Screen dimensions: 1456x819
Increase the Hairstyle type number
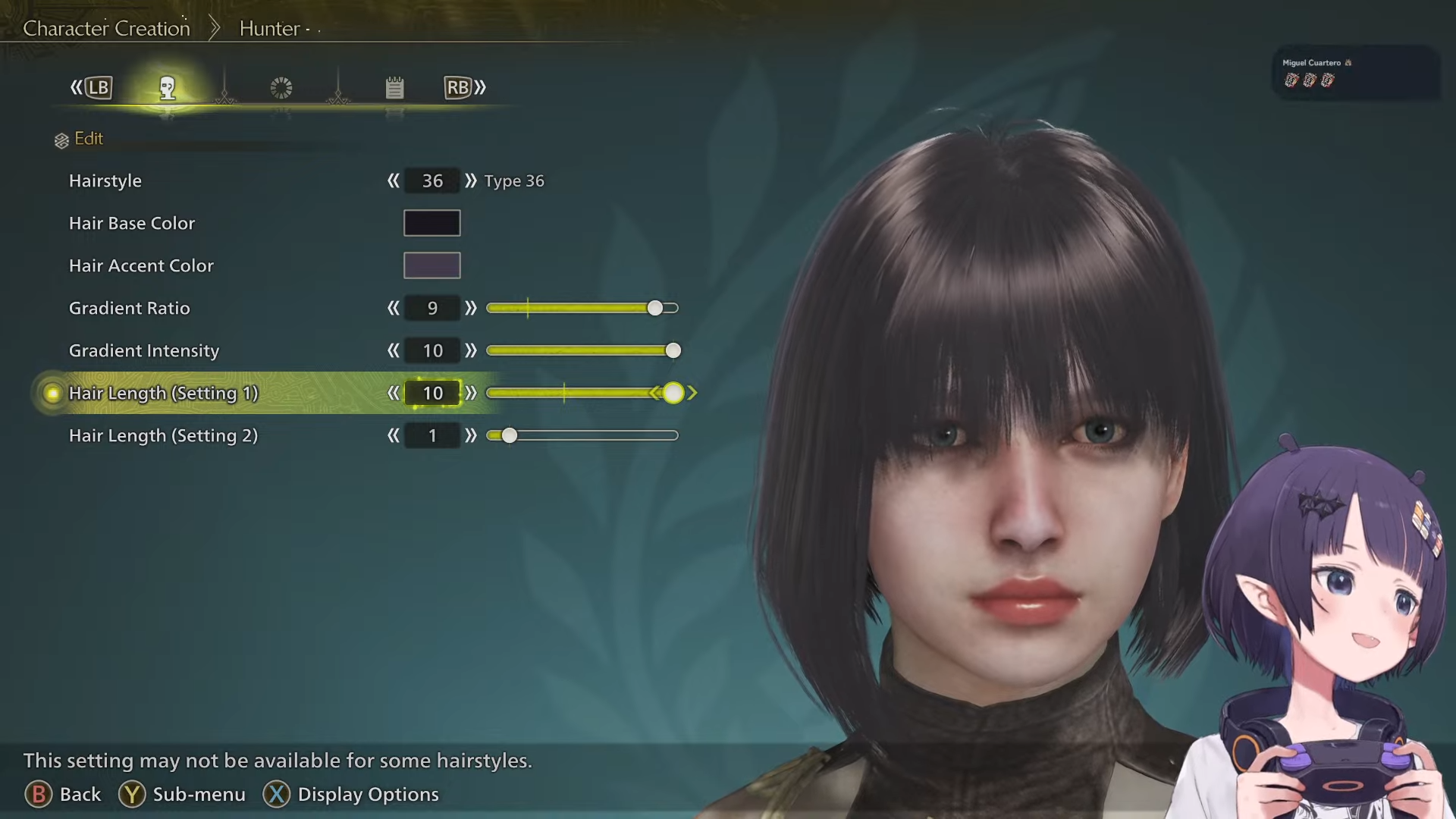click(471, 181)
